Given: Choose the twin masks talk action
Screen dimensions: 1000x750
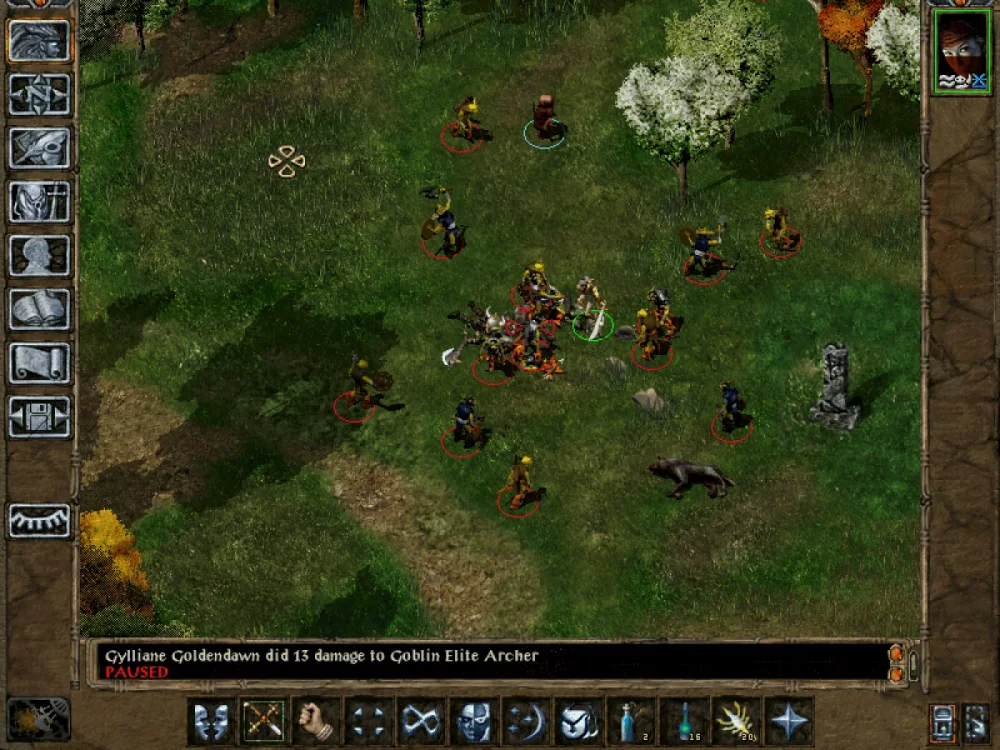Looking at the screenshot, I should tap(211, 721).
